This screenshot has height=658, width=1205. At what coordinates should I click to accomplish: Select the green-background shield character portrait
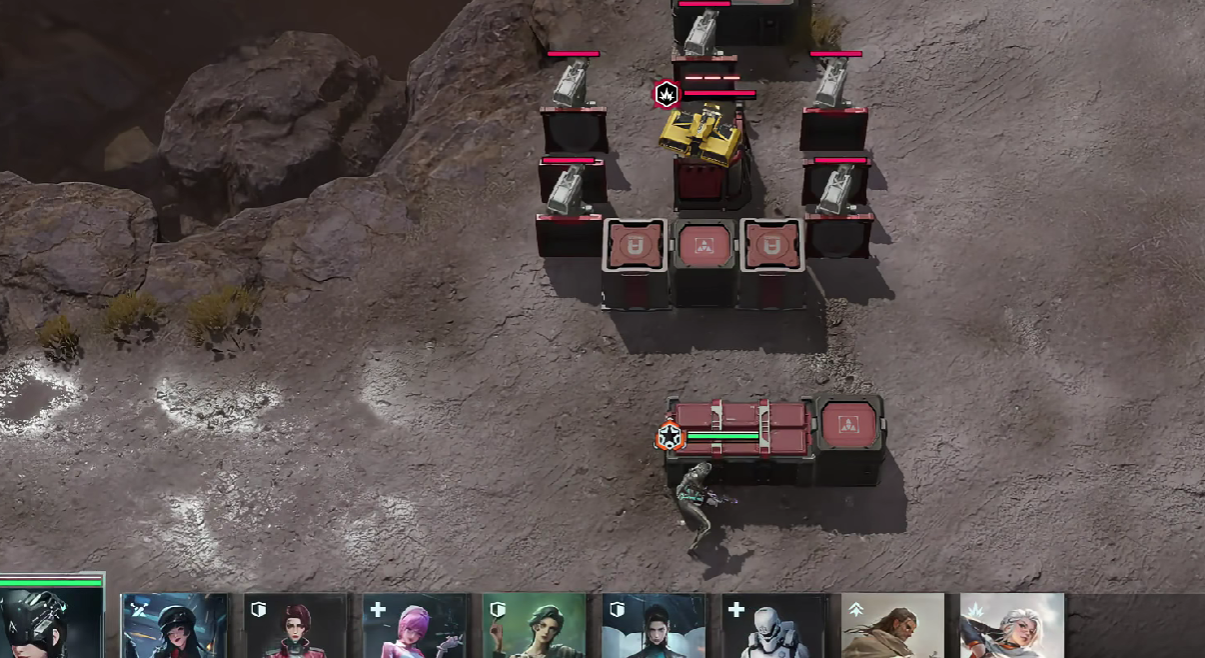pos(535,626)
